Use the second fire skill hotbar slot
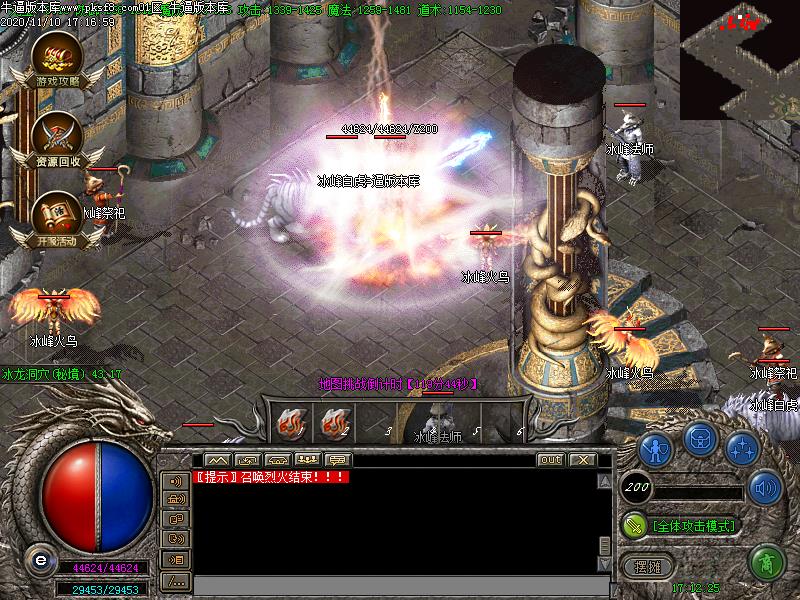Image resolution: width=800 pixels, height=600 pixels. coord(335,424)
